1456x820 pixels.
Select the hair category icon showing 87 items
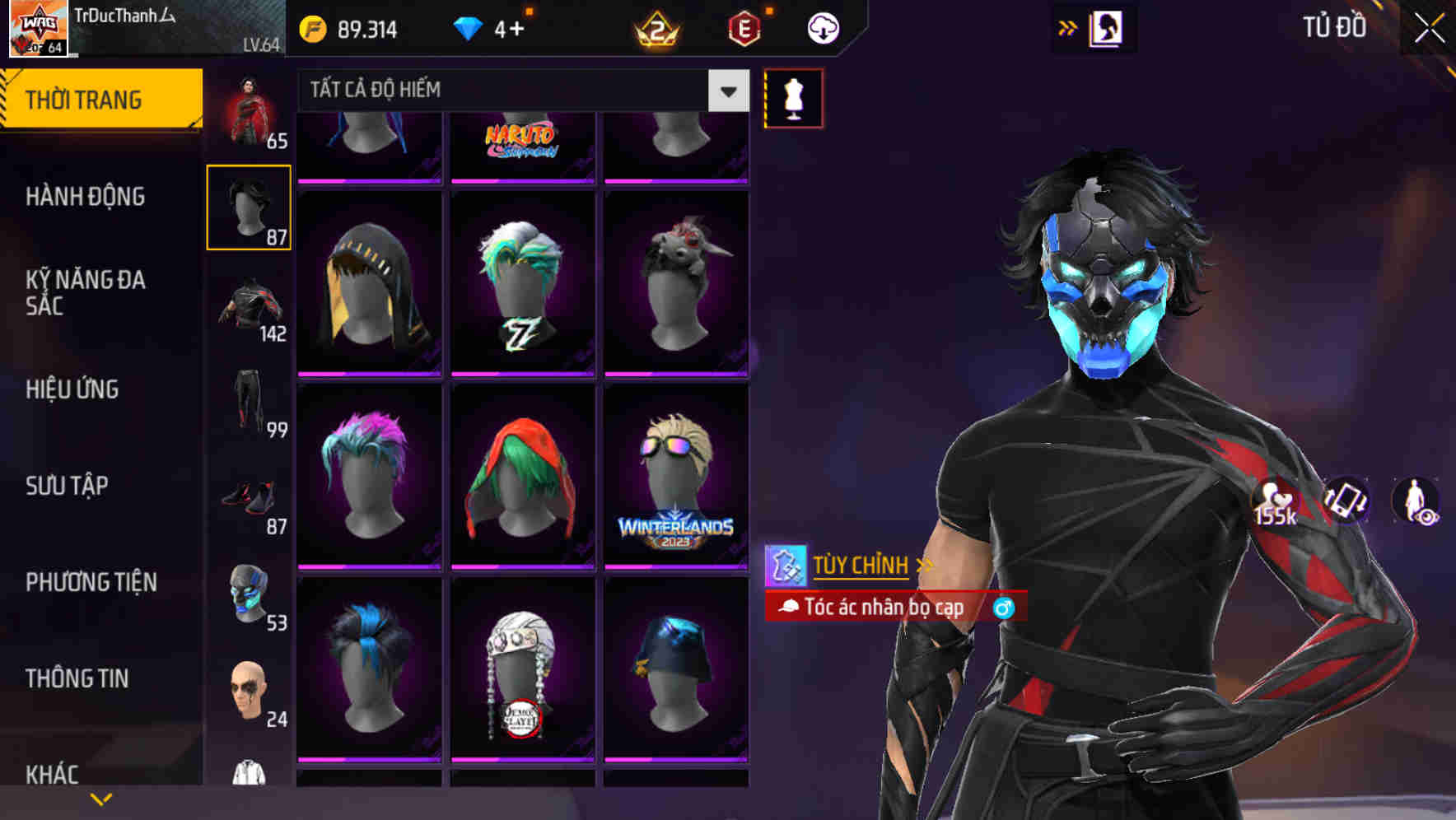coord(248,206)
